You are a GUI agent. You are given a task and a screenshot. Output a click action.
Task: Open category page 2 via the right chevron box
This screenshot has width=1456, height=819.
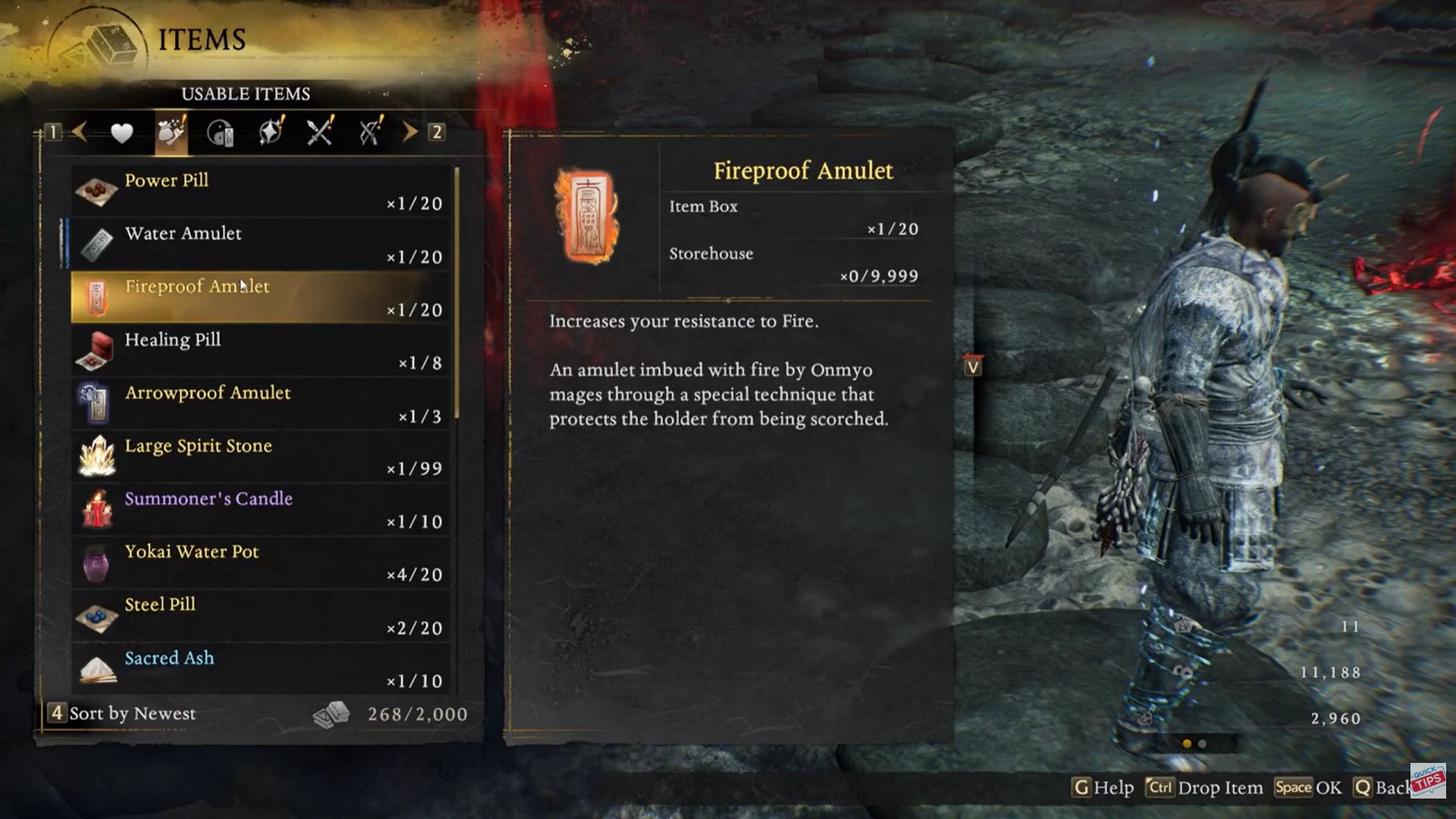tap(436, 131)
